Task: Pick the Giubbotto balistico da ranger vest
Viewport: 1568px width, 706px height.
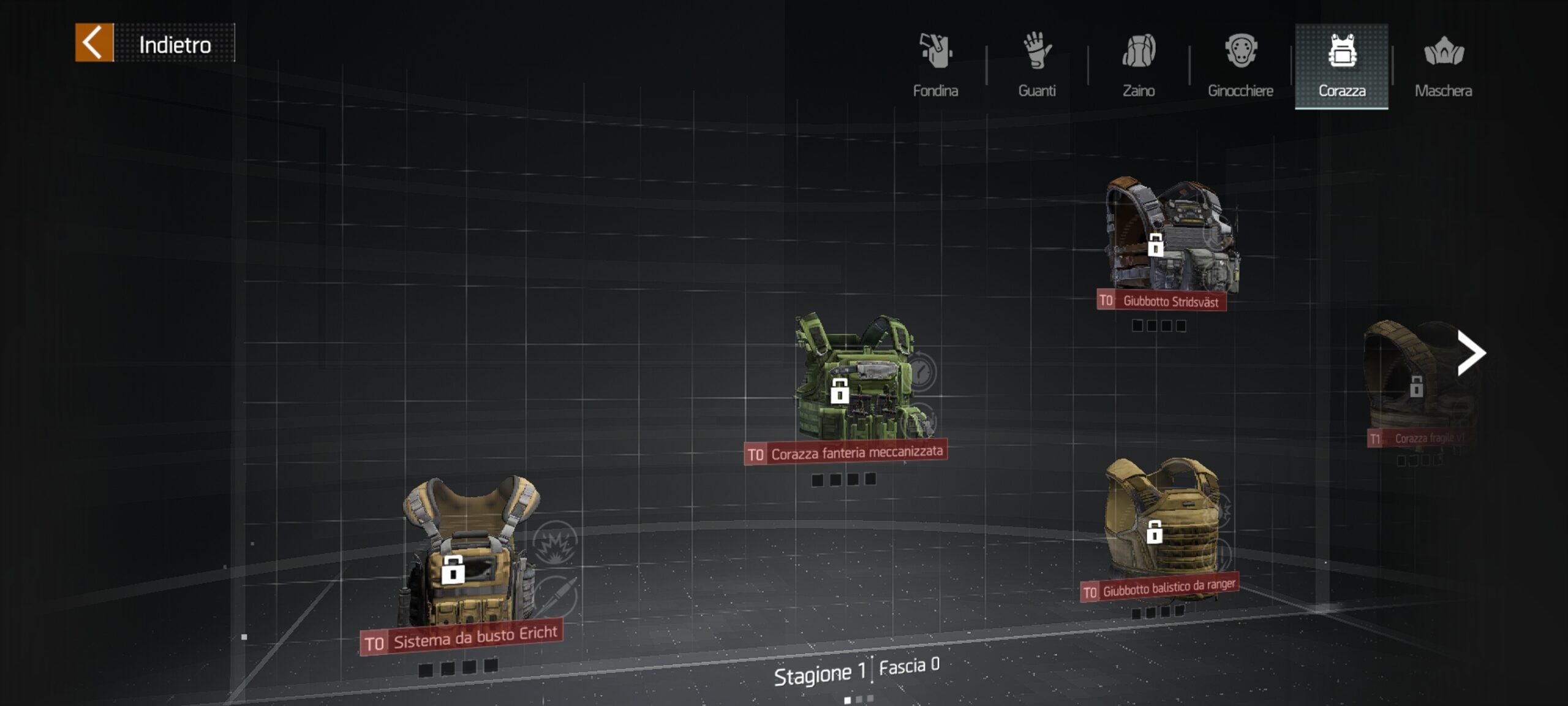Action: [1161, 521]
